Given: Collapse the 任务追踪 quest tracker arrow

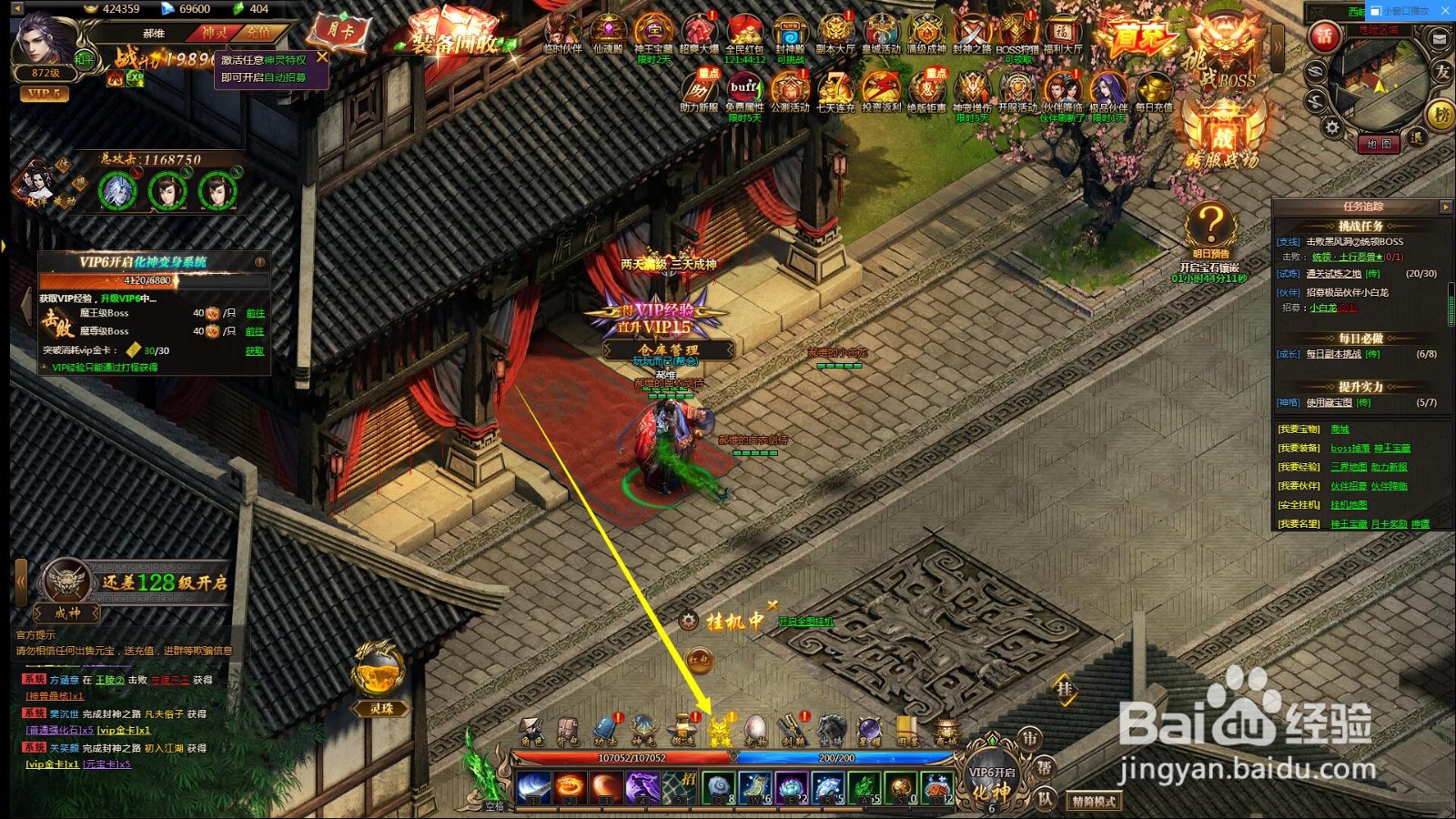Looking at the screenshot, I should pyautogui.click(x=1444, y=207).
